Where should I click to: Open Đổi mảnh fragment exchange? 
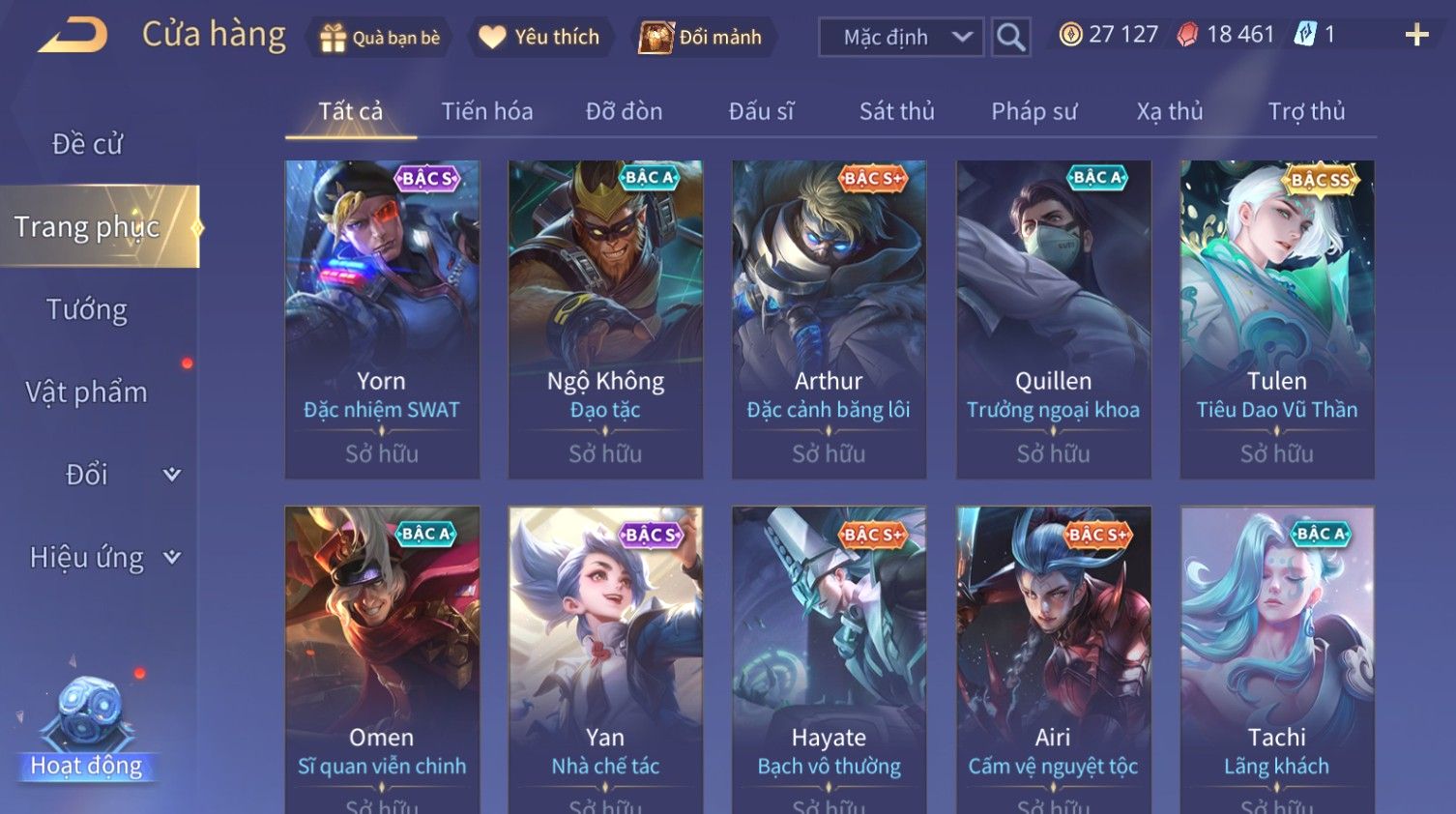[x=701, y=38]
